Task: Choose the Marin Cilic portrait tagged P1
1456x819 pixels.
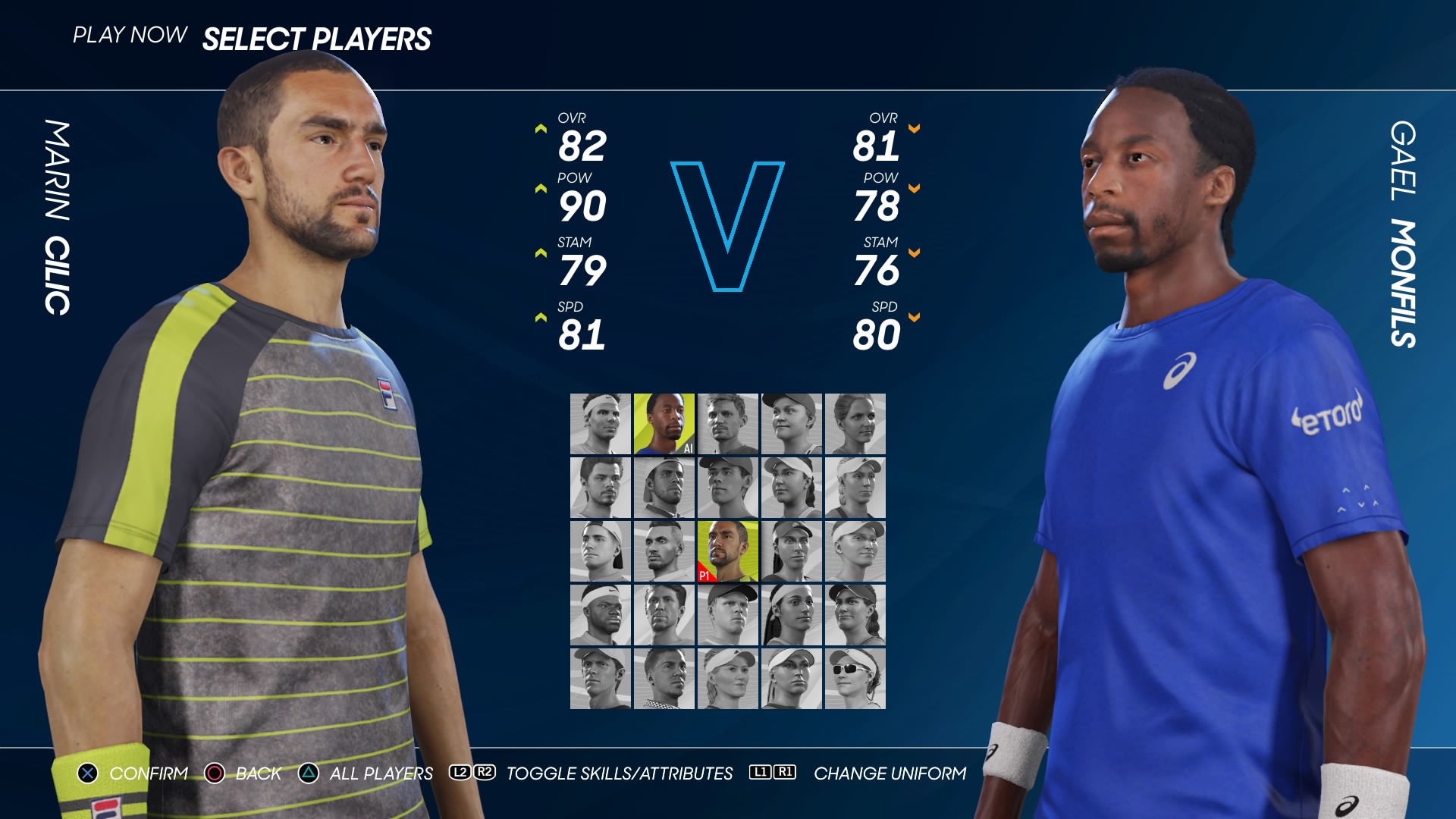Action: [x=727, y=551]
